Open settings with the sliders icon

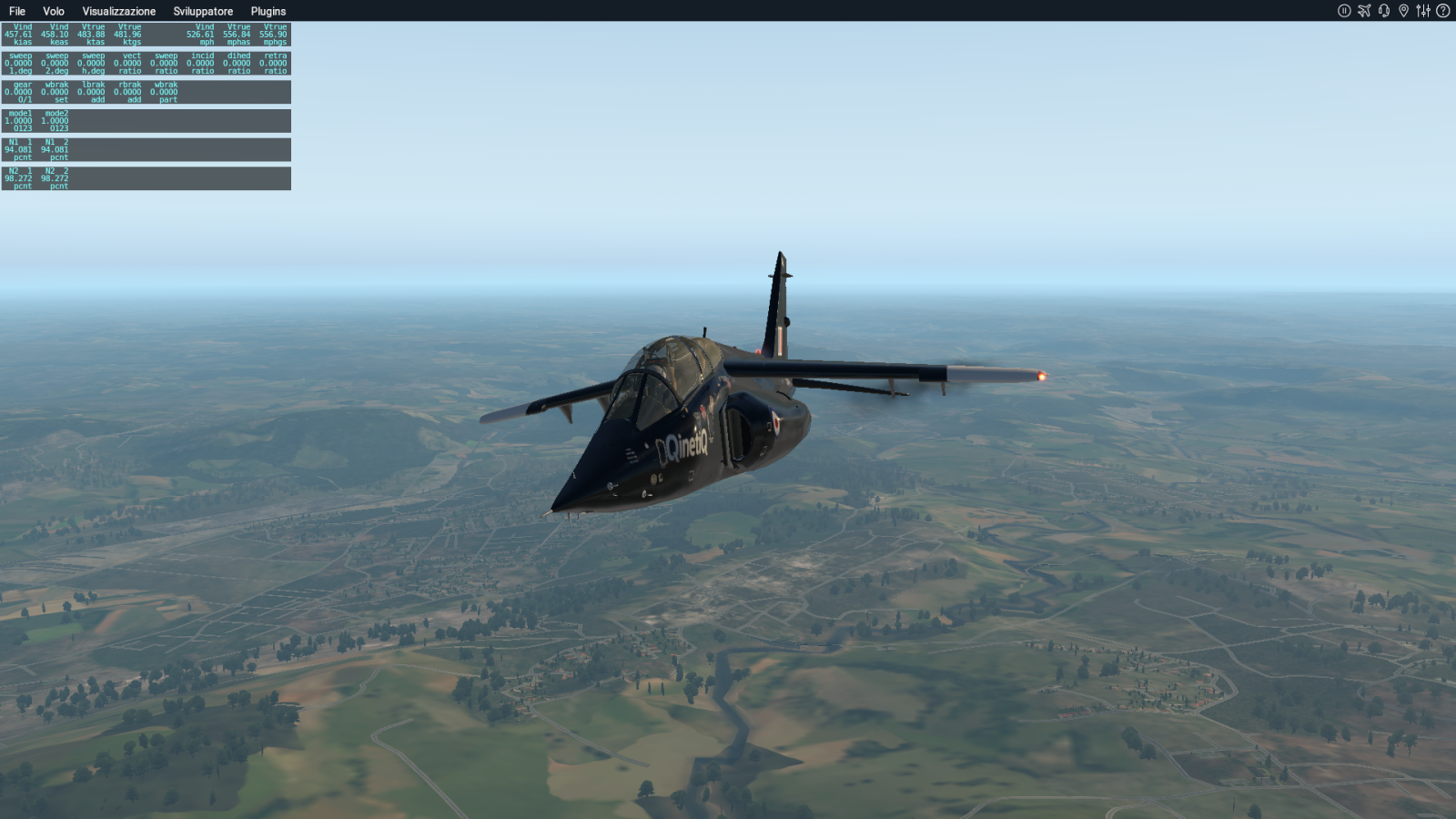1423,11
